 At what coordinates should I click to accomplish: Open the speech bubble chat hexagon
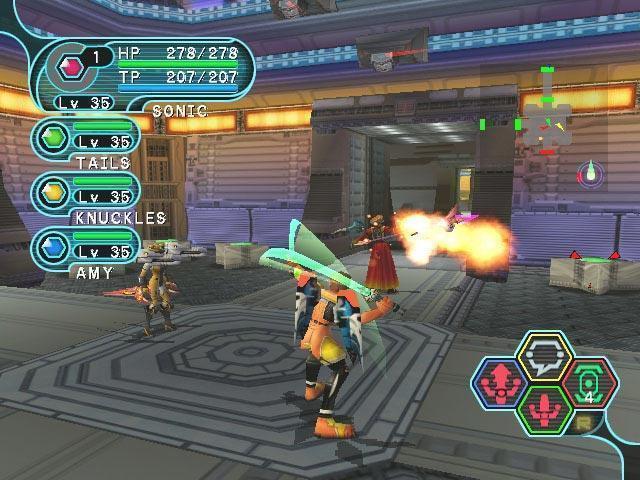(543, 357)
